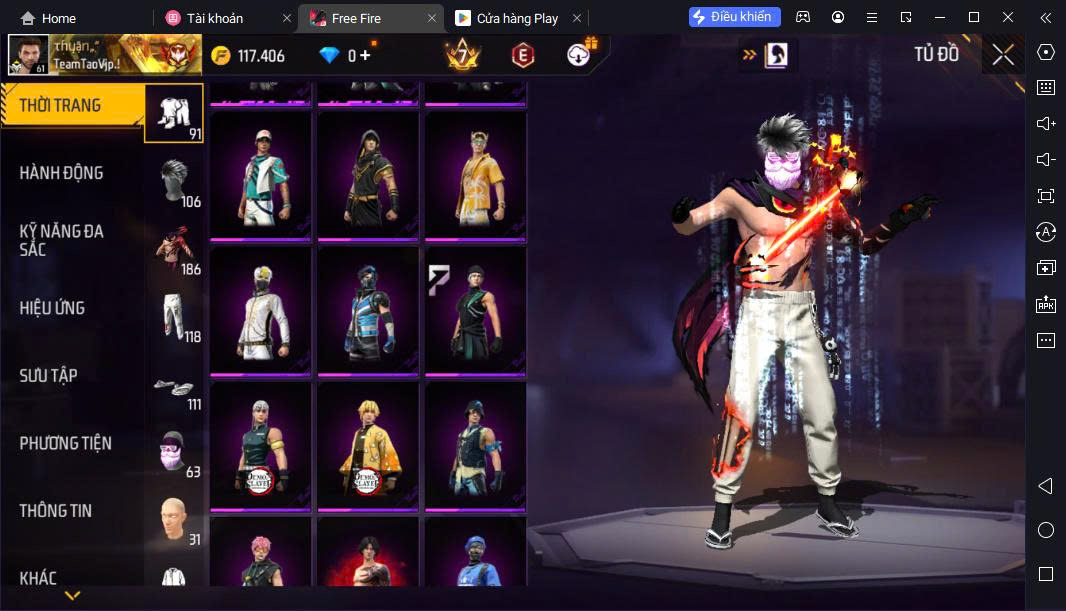
Task: Choose the yellow cat-ear outfit
Action: tap(475, 174)
